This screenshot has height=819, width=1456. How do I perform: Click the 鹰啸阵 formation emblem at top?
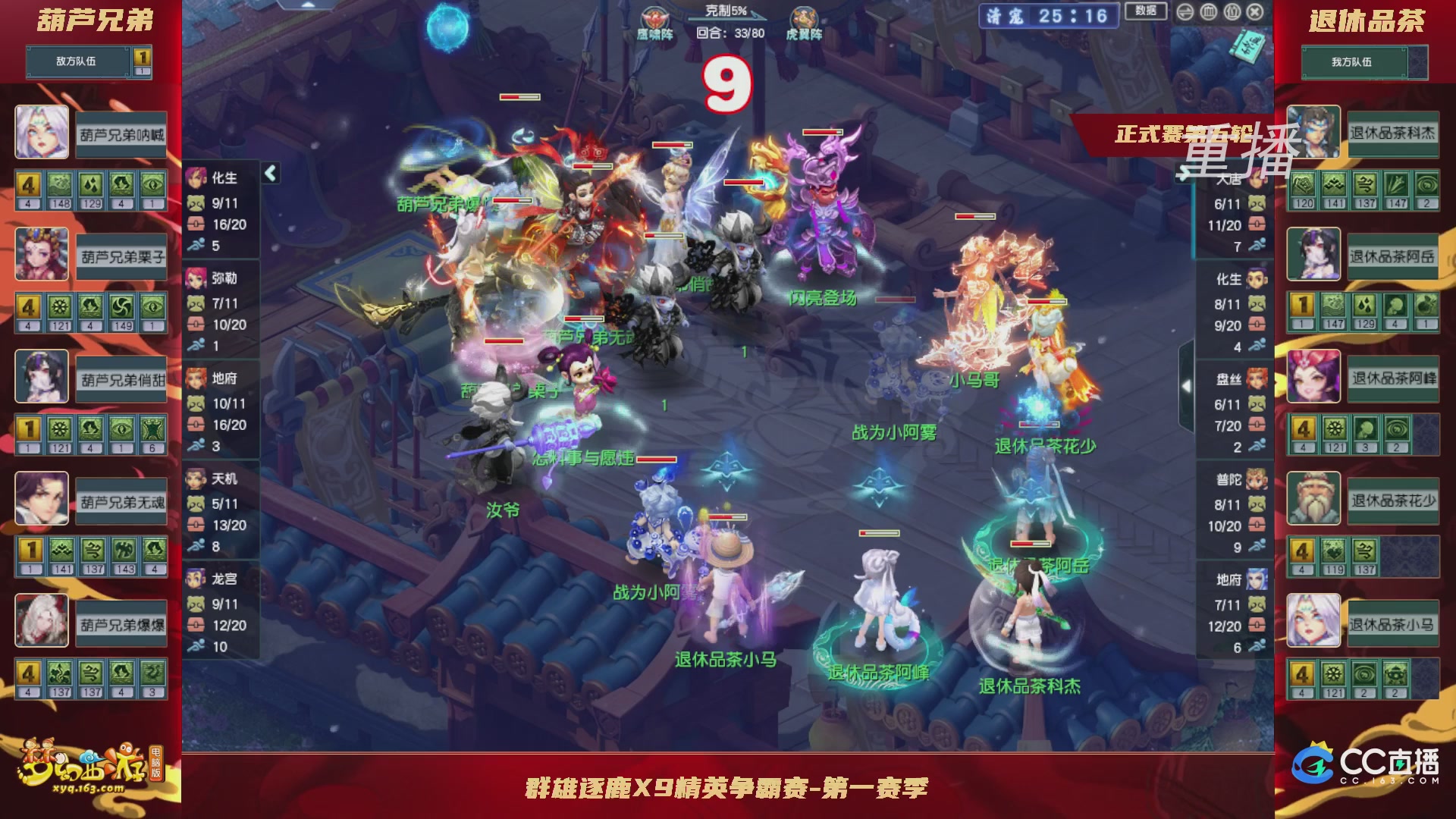(x=654, y=15)
